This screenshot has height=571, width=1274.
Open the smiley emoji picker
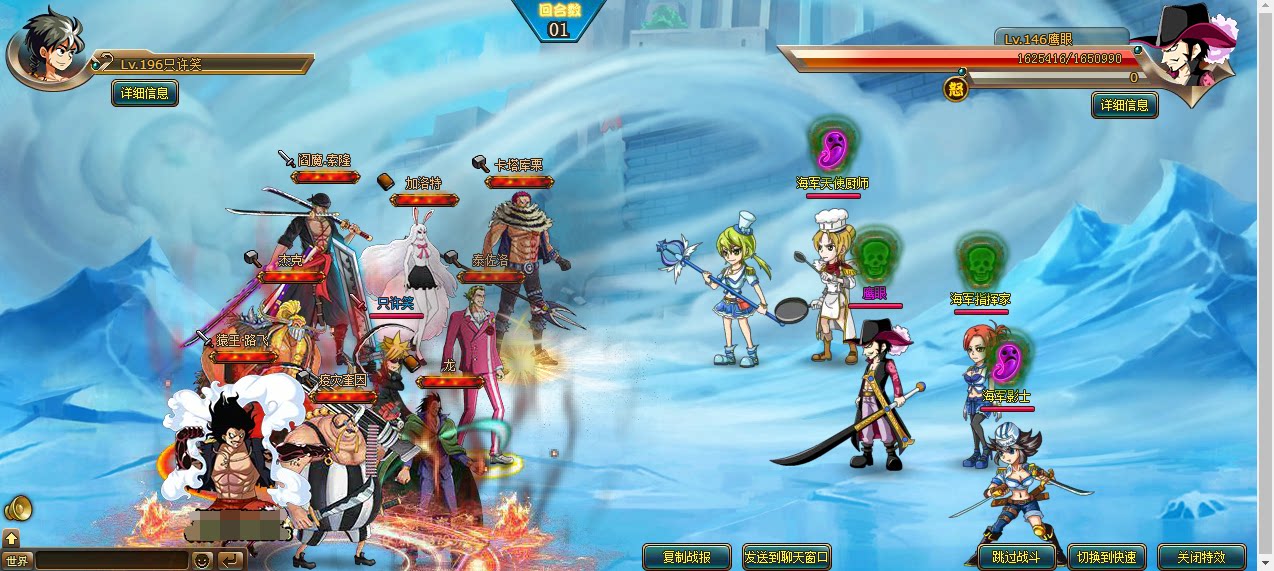point(202,560)
